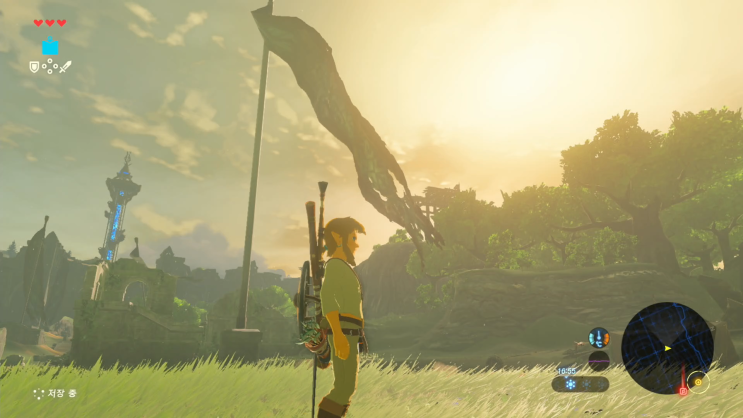Click the noise level indicator circle
The image size is (743, 418).
[599, 360]
